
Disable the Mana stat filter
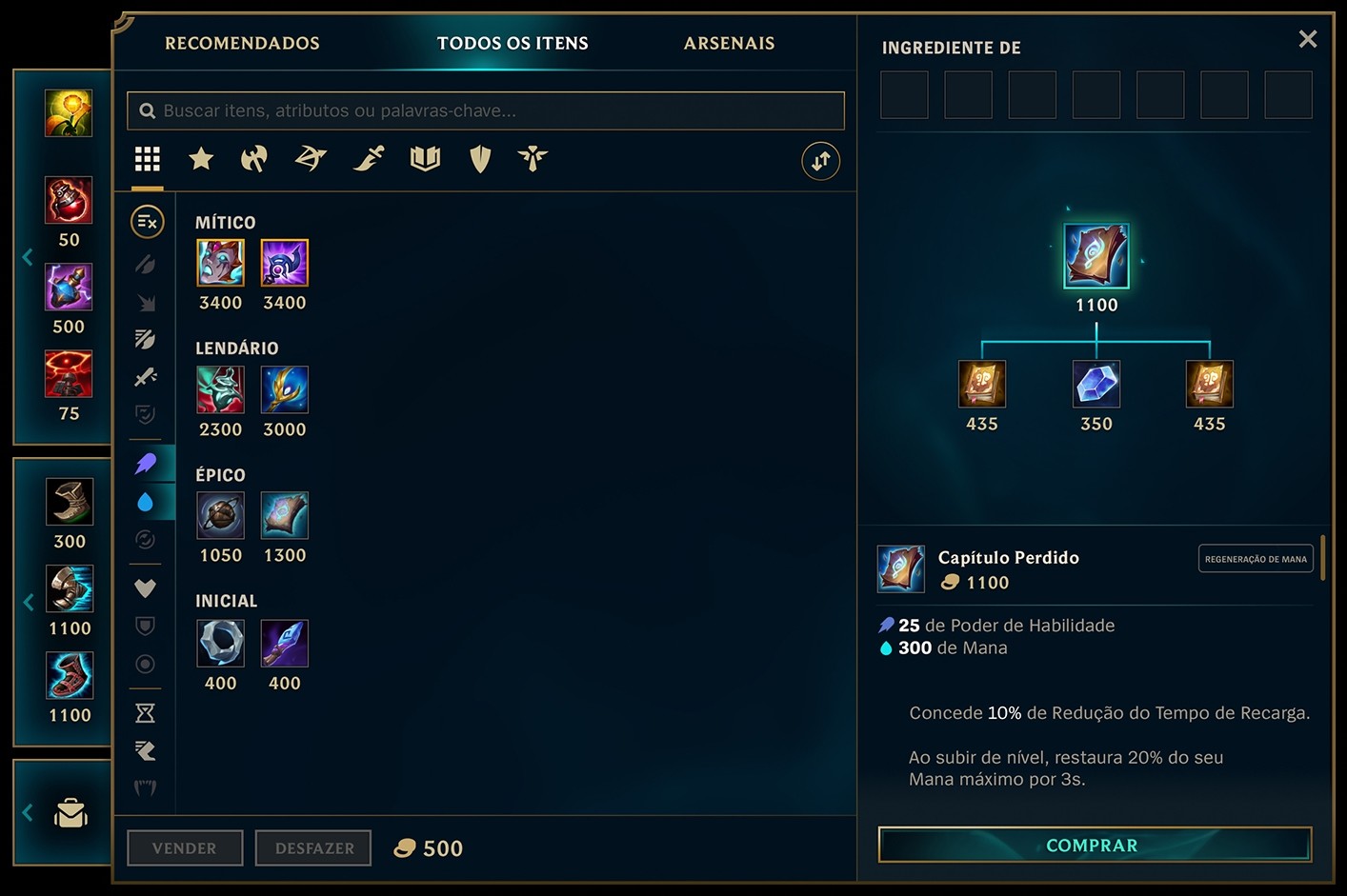tap(146, 503)
